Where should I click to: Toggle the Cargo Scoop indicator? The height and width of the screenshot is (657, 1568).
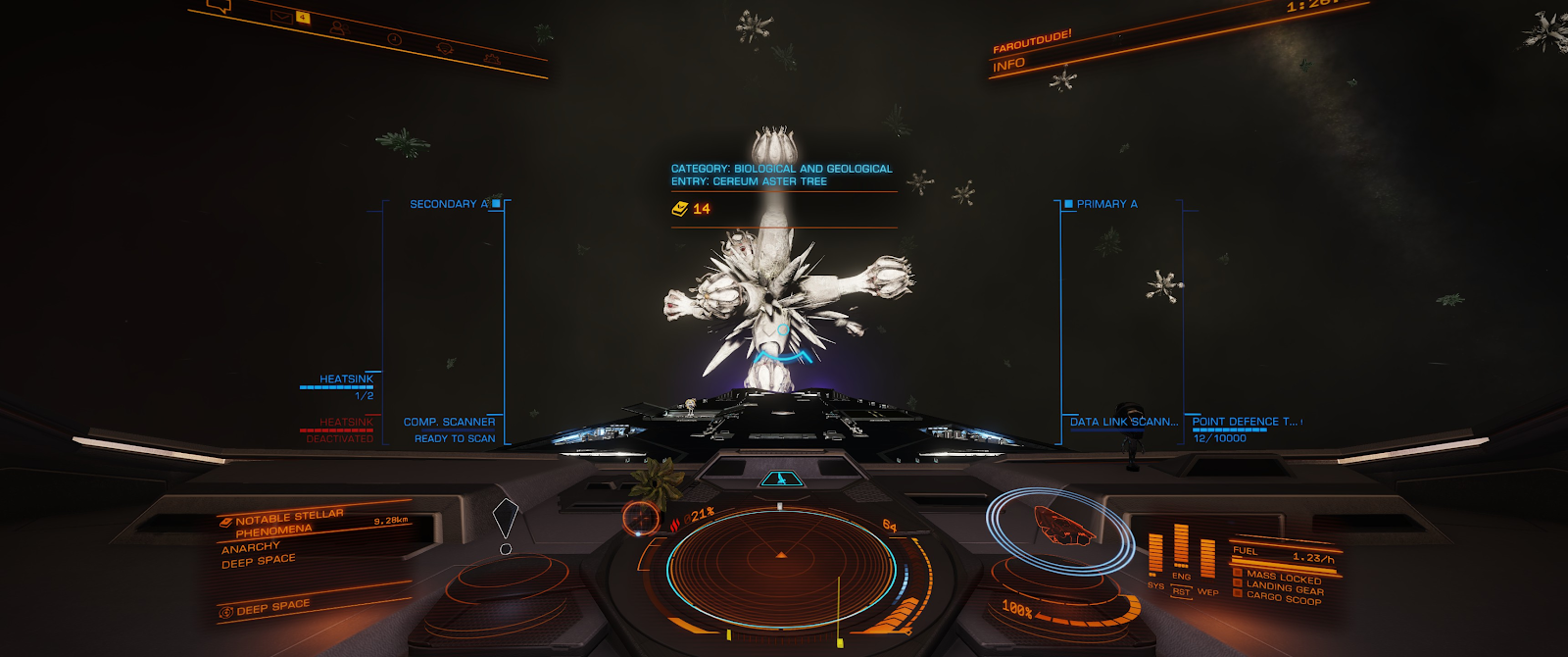(x=1283, y=597)
